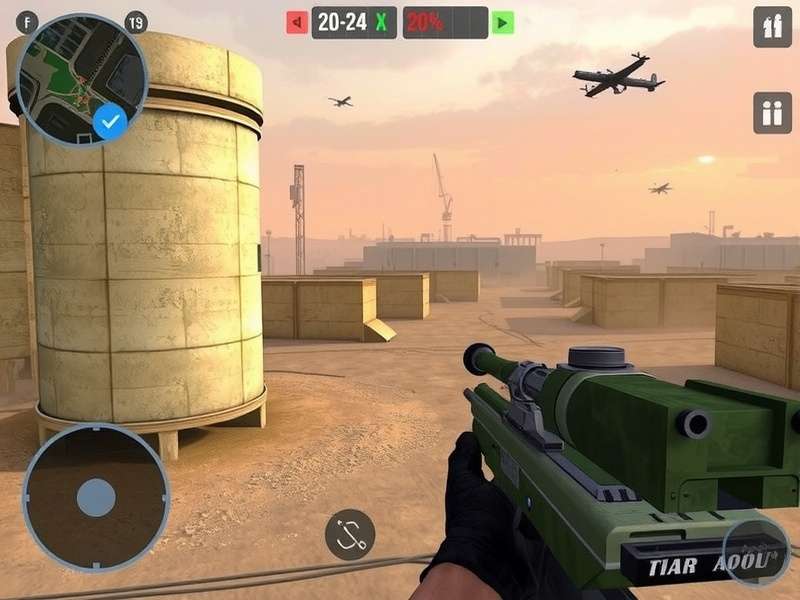Click the green X next to score
Image resolution: width=800 pixels, height=600 pixels.
pos(381,22)
